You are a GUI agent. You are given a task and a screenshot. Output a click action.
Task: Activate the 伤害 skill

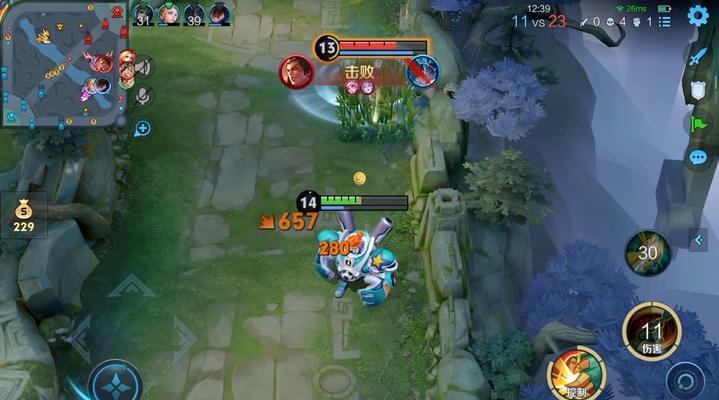[652, 331]
